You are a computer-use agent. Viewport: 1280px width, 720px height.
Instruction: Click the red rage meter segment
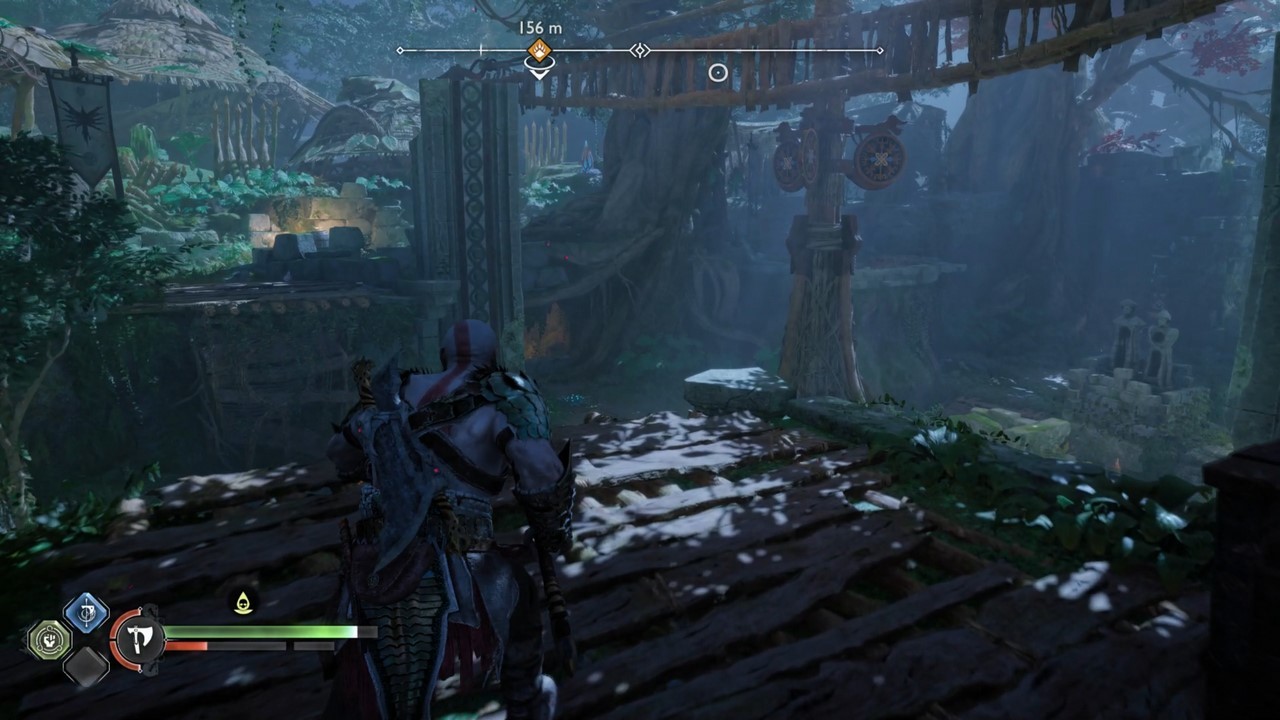pos(187,645)
